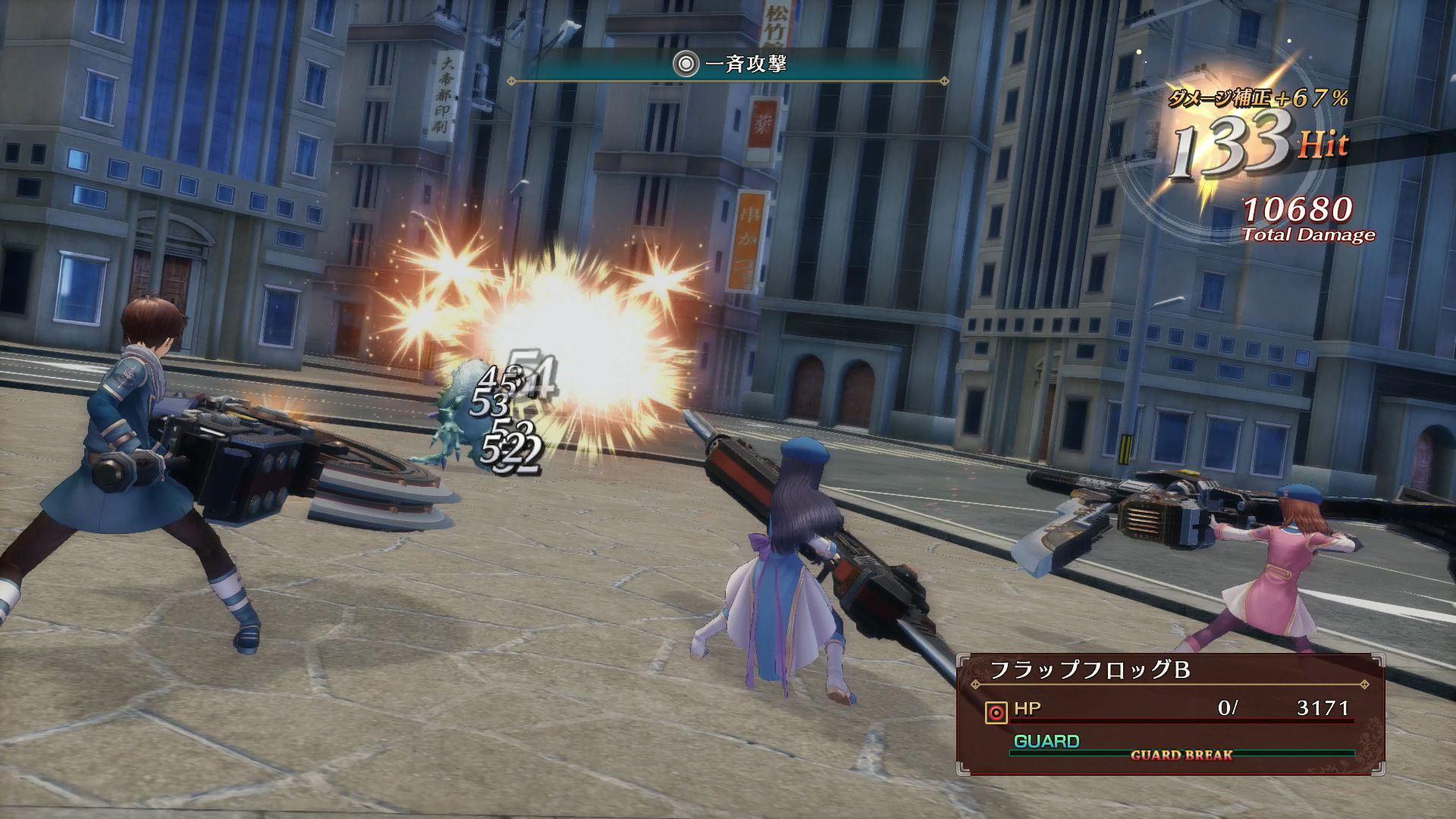The image size is (1456, 819).
Task: Select the 一斉攻撃 action banner
Action: coord(728,65)
